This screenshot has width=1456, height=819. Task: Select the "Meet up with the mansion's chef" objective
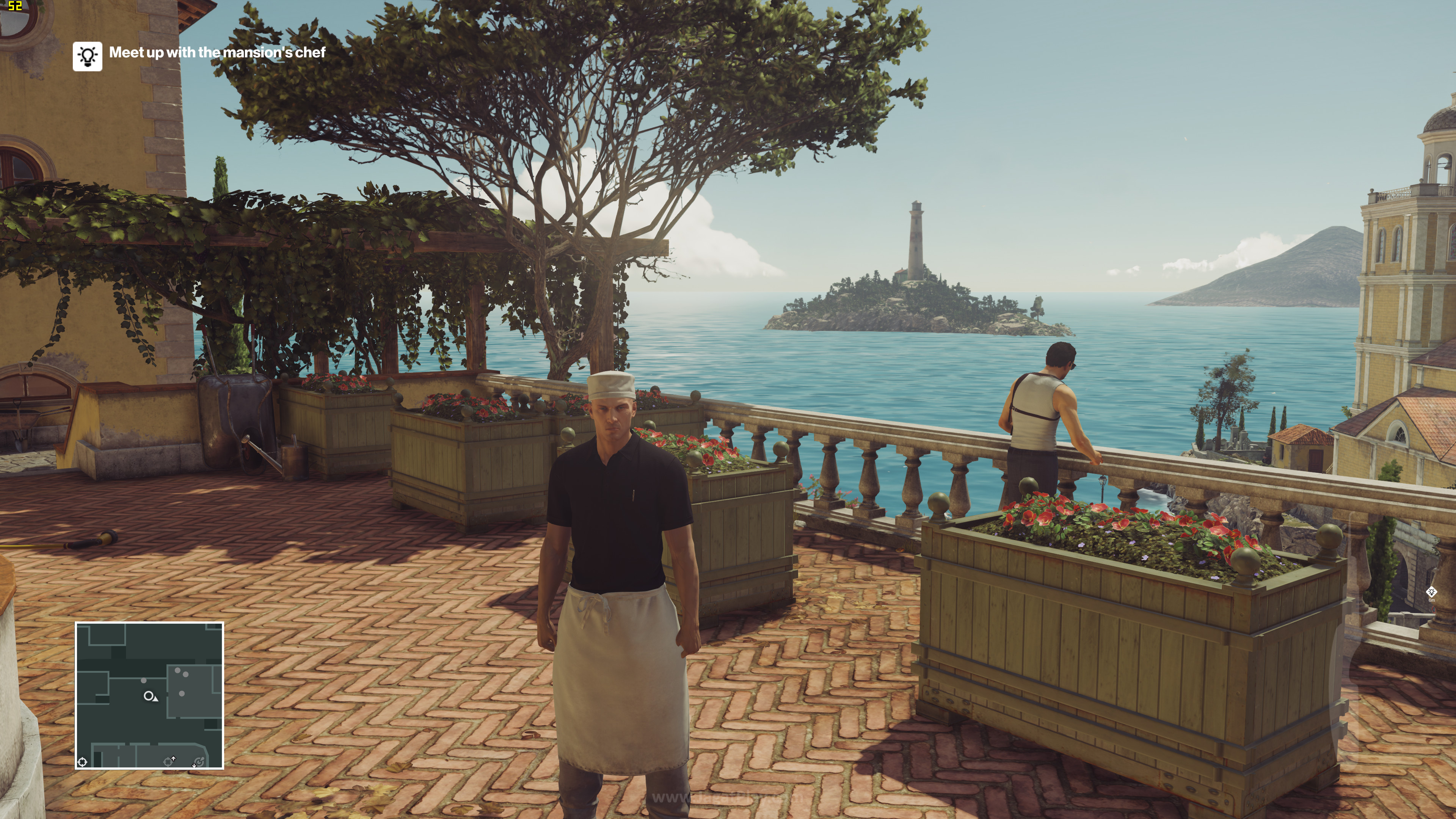pyautogui.click(x=217, y=53)
